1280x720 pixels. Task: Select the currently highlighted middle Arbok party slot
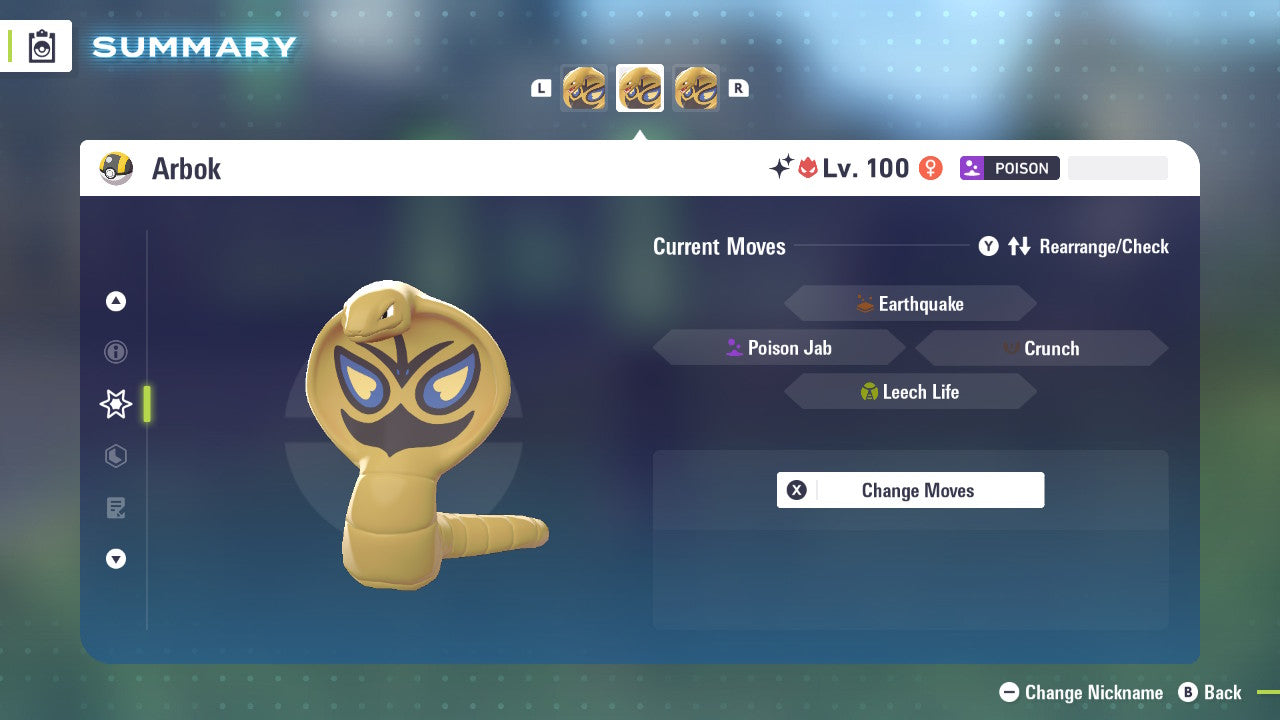tap(639, 88)
